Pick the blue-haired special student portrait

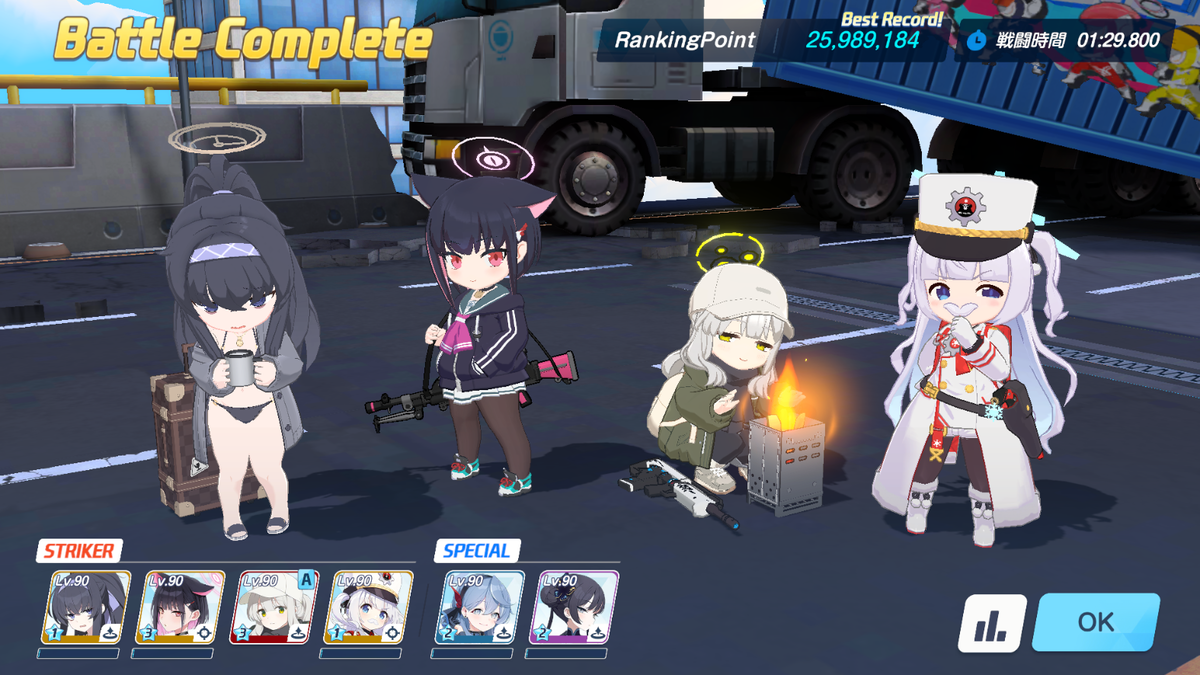[480, 607]
